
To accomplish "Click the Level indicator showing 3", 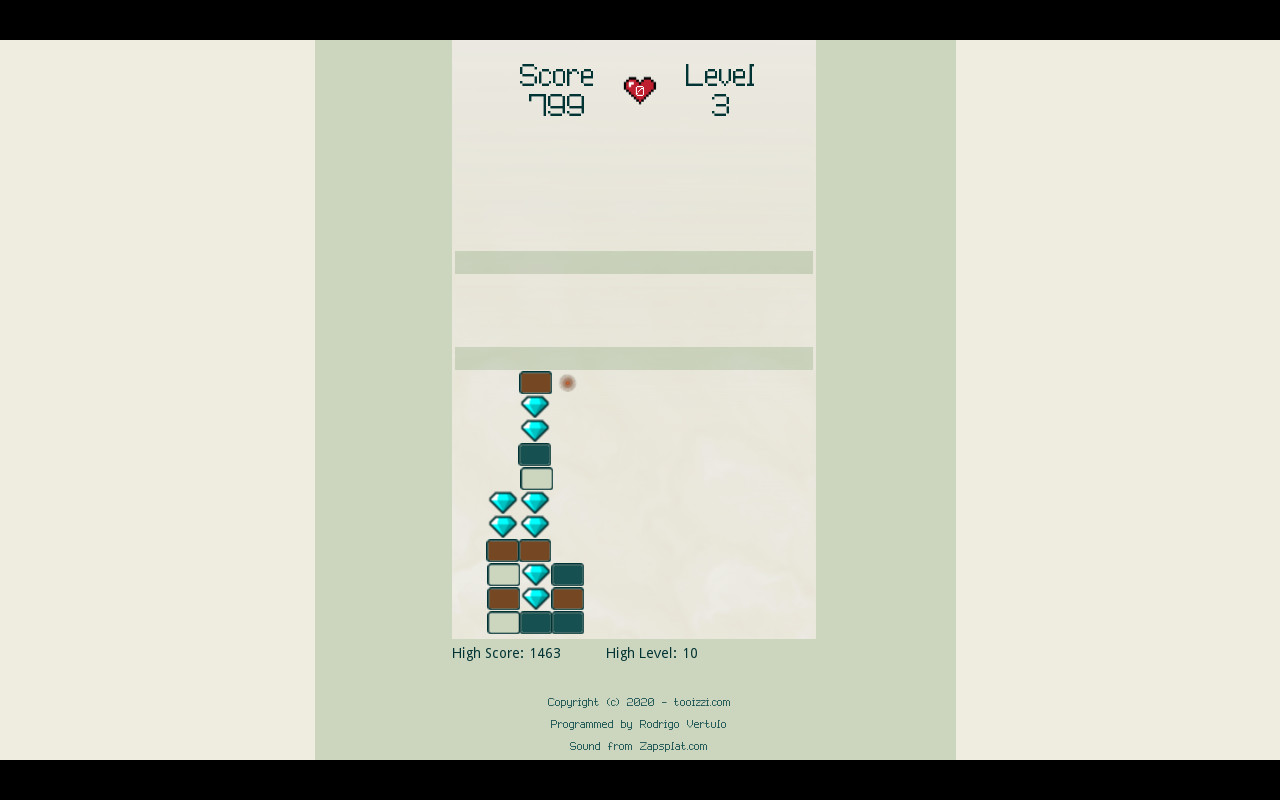I will pos(718,88).
